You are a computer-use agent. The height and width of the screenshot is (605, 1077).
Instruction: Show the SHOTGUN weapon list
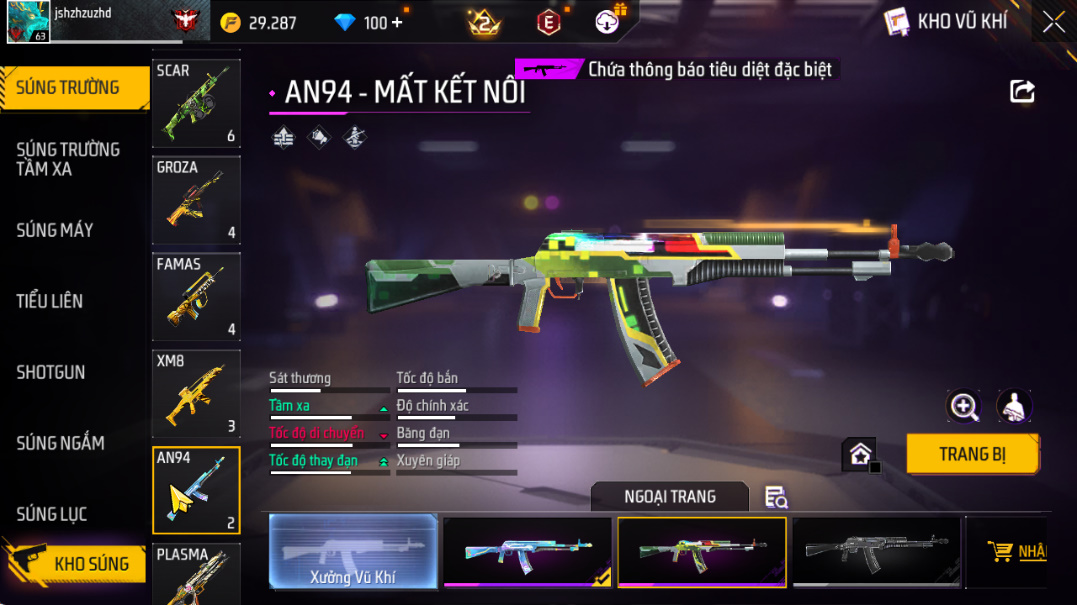[x=51, y=372]
